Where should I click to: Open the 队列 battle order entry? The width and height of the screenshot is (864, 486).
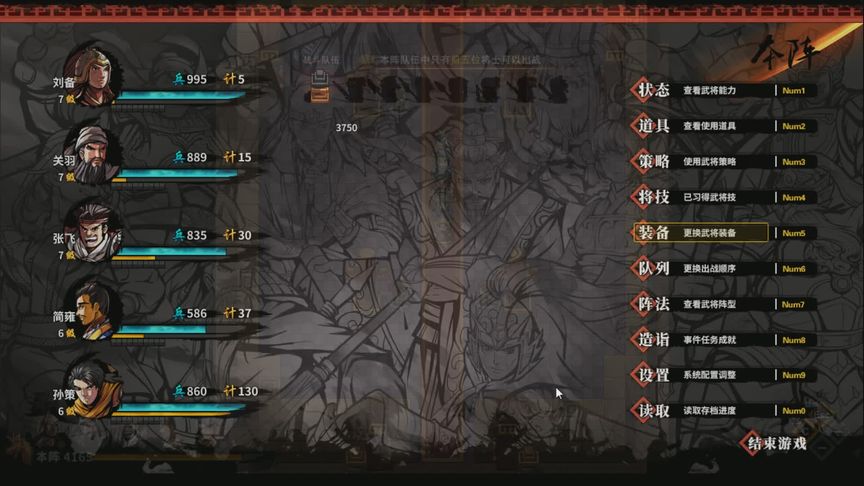(655, 269)
